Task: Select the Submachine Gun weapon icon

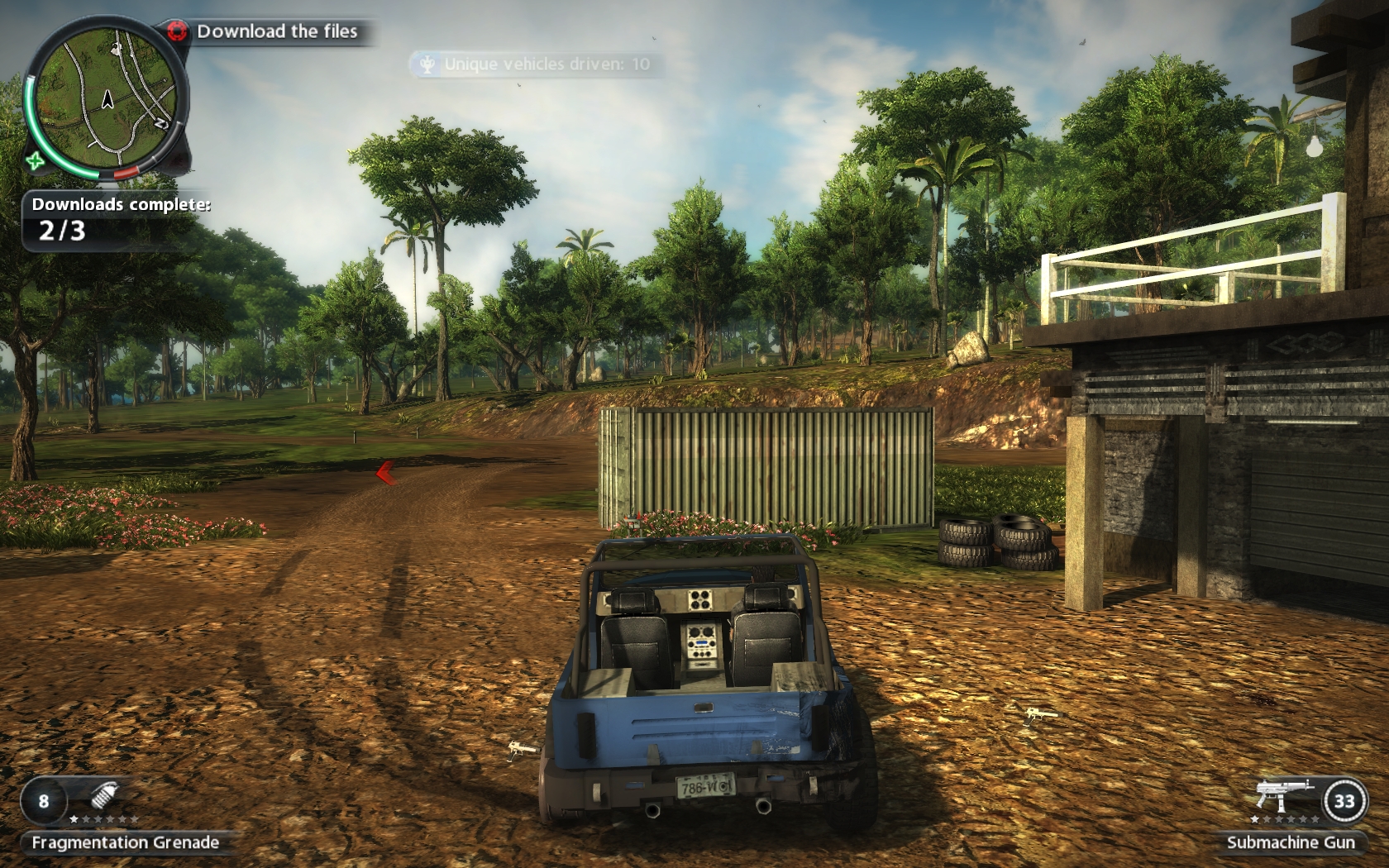Action: pyautogui.click(x=1282, y=794)
